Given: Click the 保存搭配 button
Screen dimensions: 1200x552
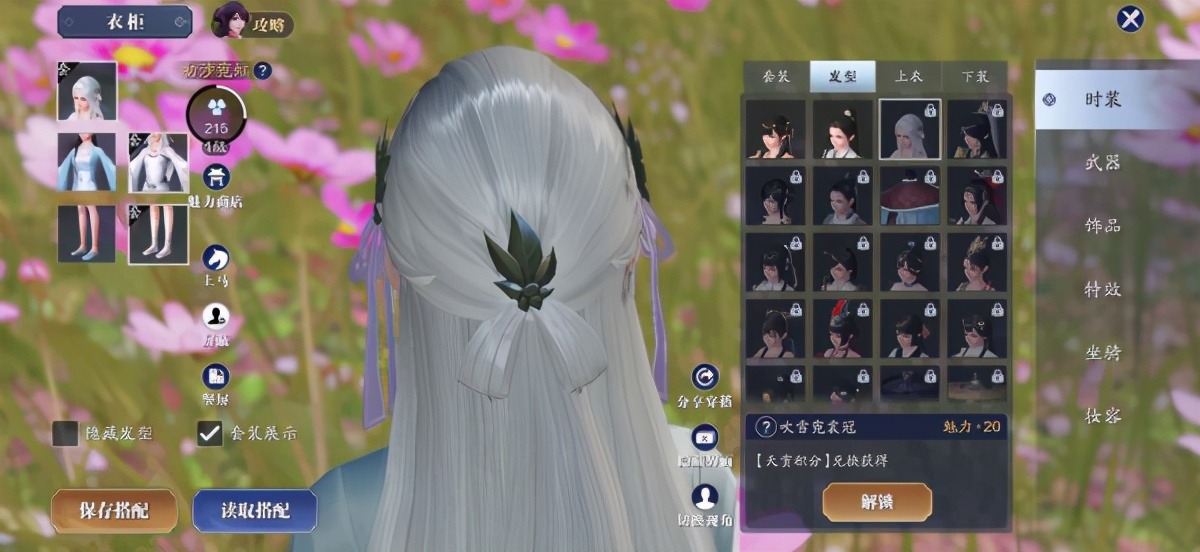Looking at the screenshot, I should [114, 510].
